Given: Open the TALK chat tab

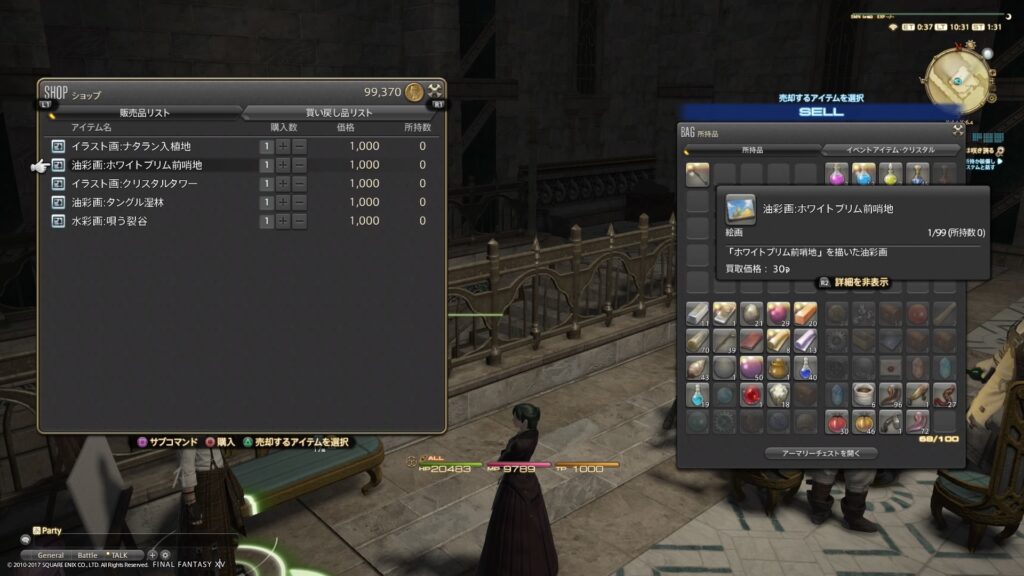Looking at the screenshot, I should click(x=120, y=555).
